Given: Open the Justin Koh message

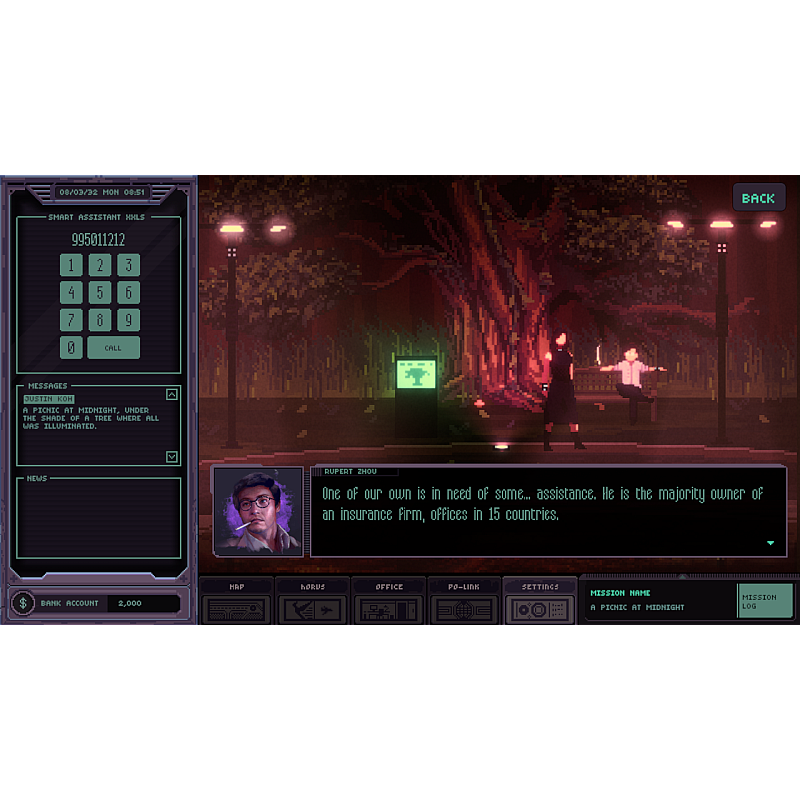Looking at the screenshot, I should tap(47, 398).
